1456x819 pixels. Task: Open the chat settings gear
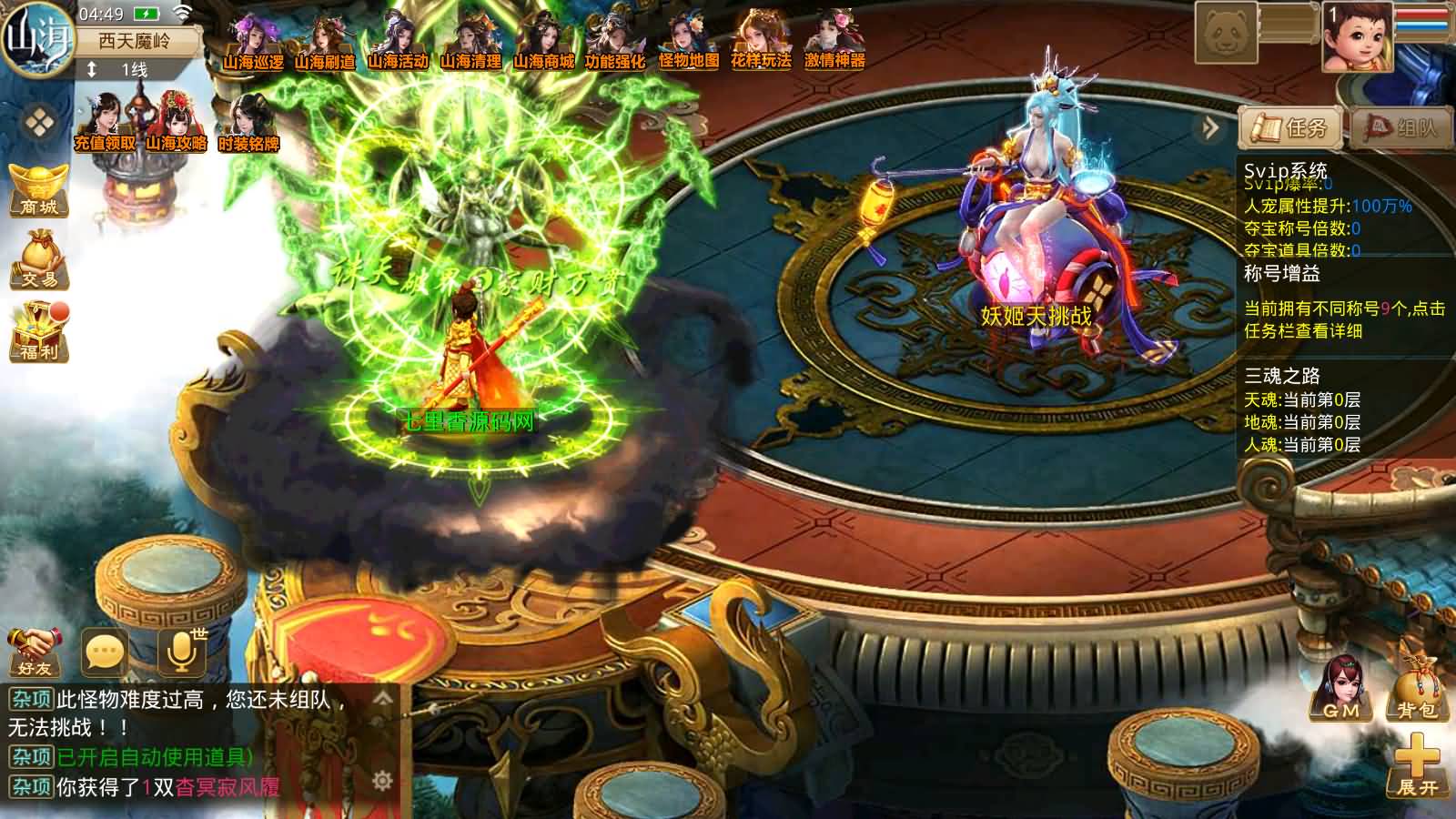coord(382,781)
